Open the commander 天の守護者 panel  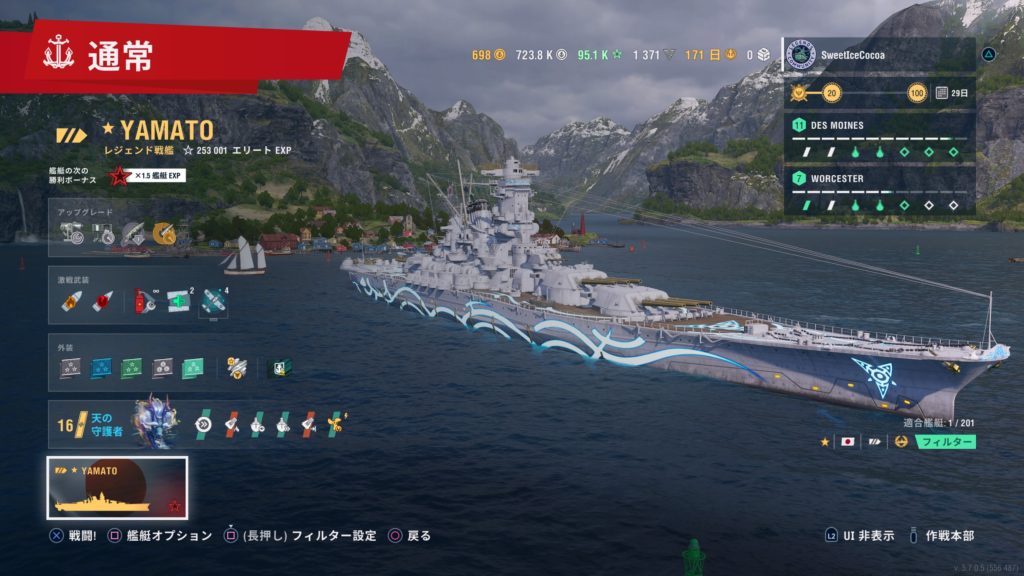tap(118, 425)
